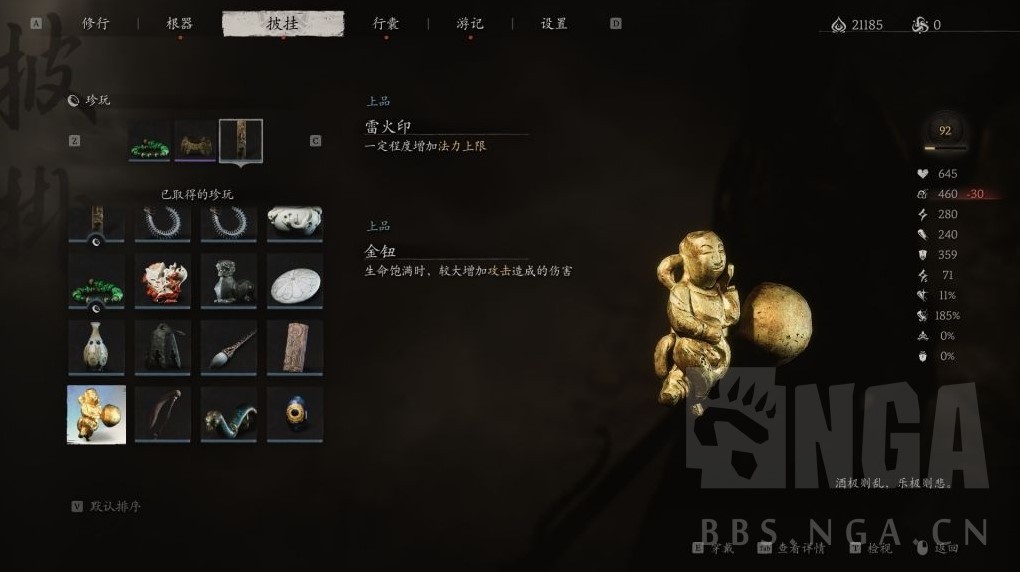Image resolution: width=1020 pixels, height=572 pixels.
Task: Choose the porcelain vase curio
Action: 96,346
